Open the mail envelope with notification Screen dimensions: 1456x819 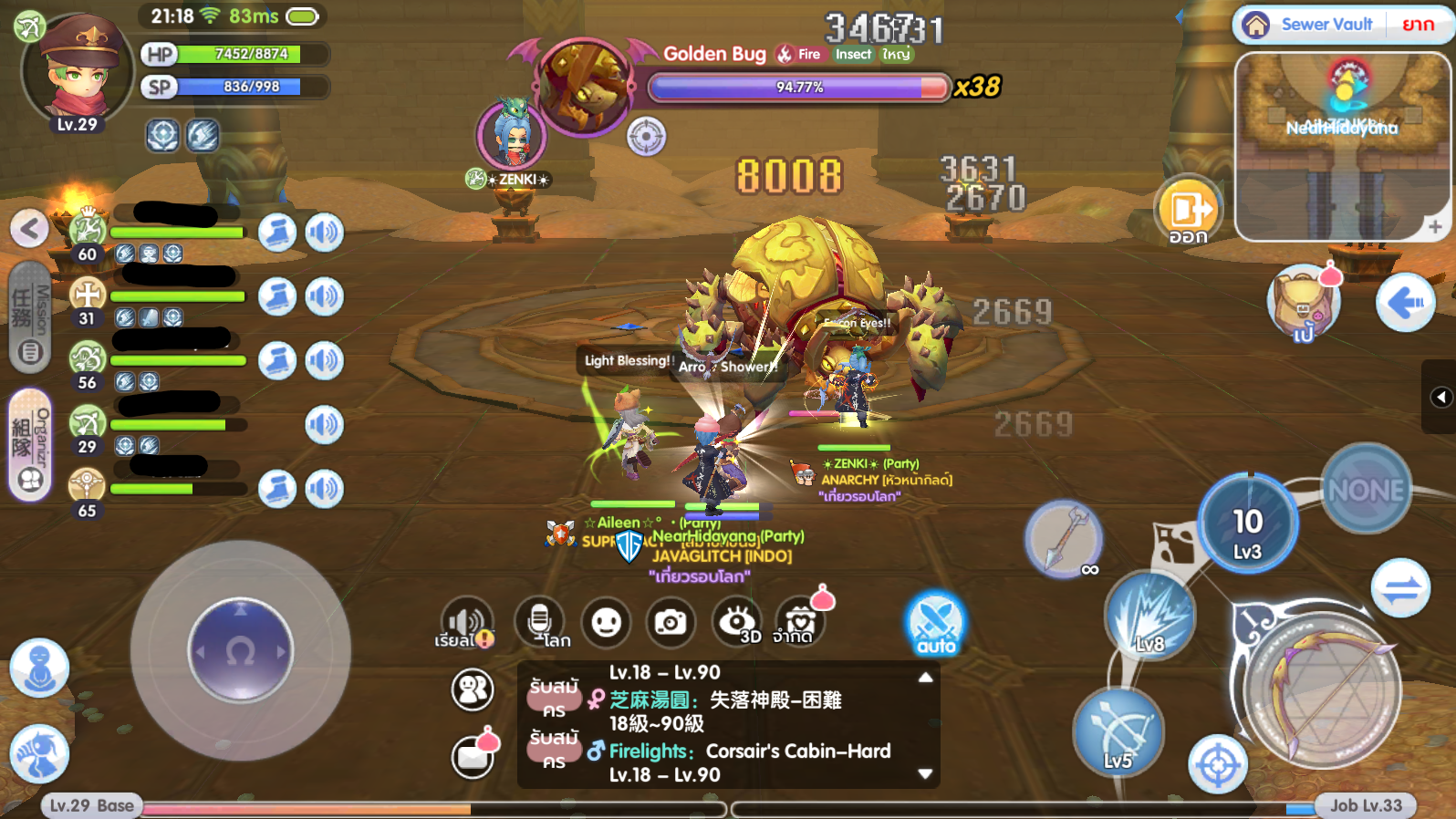tap(471, 757)
